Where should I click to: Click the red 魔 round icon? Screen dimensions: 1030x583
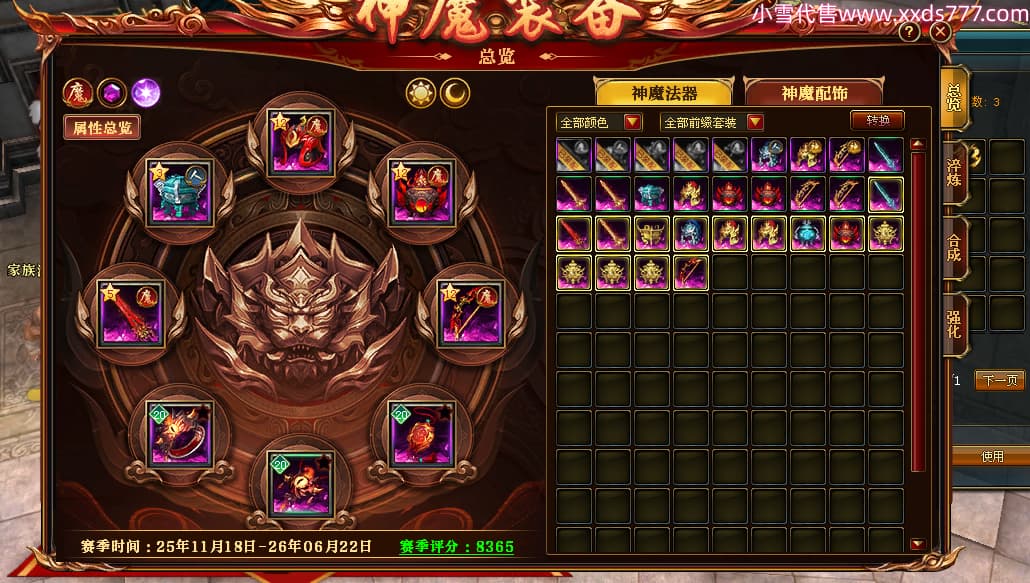[x=77, y=93]
